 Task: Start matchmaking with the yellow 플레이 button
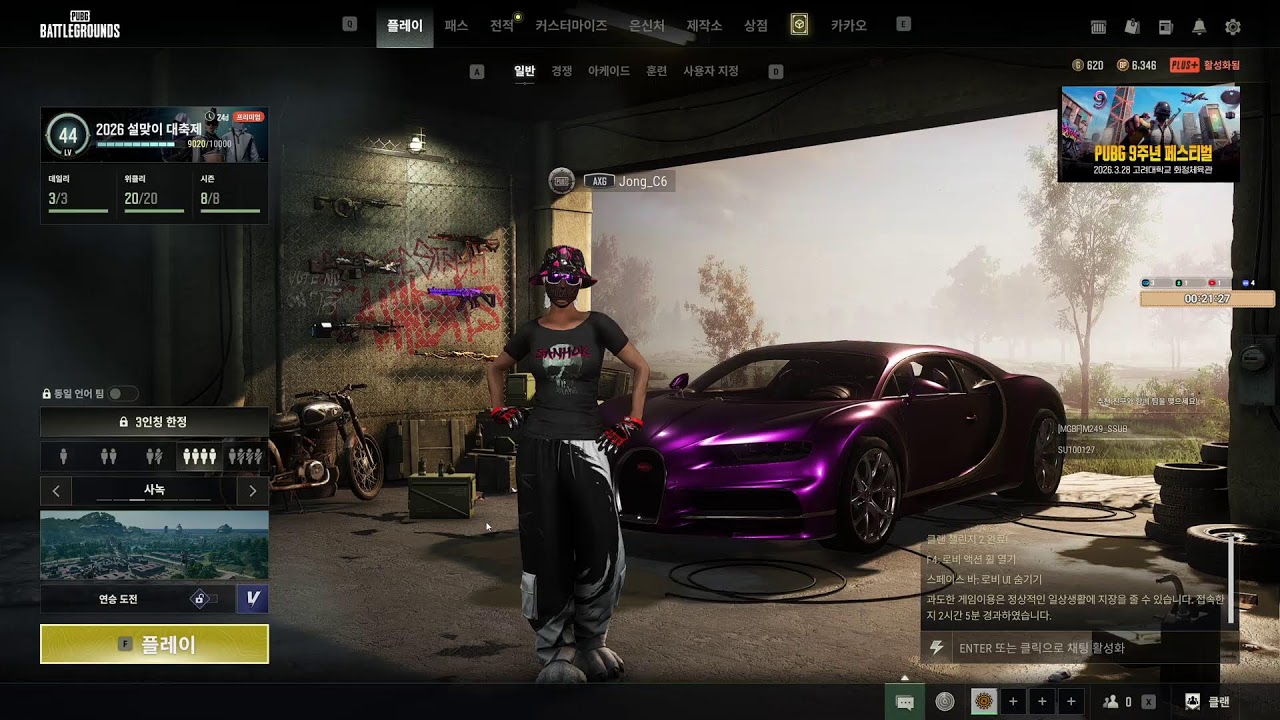154,644
